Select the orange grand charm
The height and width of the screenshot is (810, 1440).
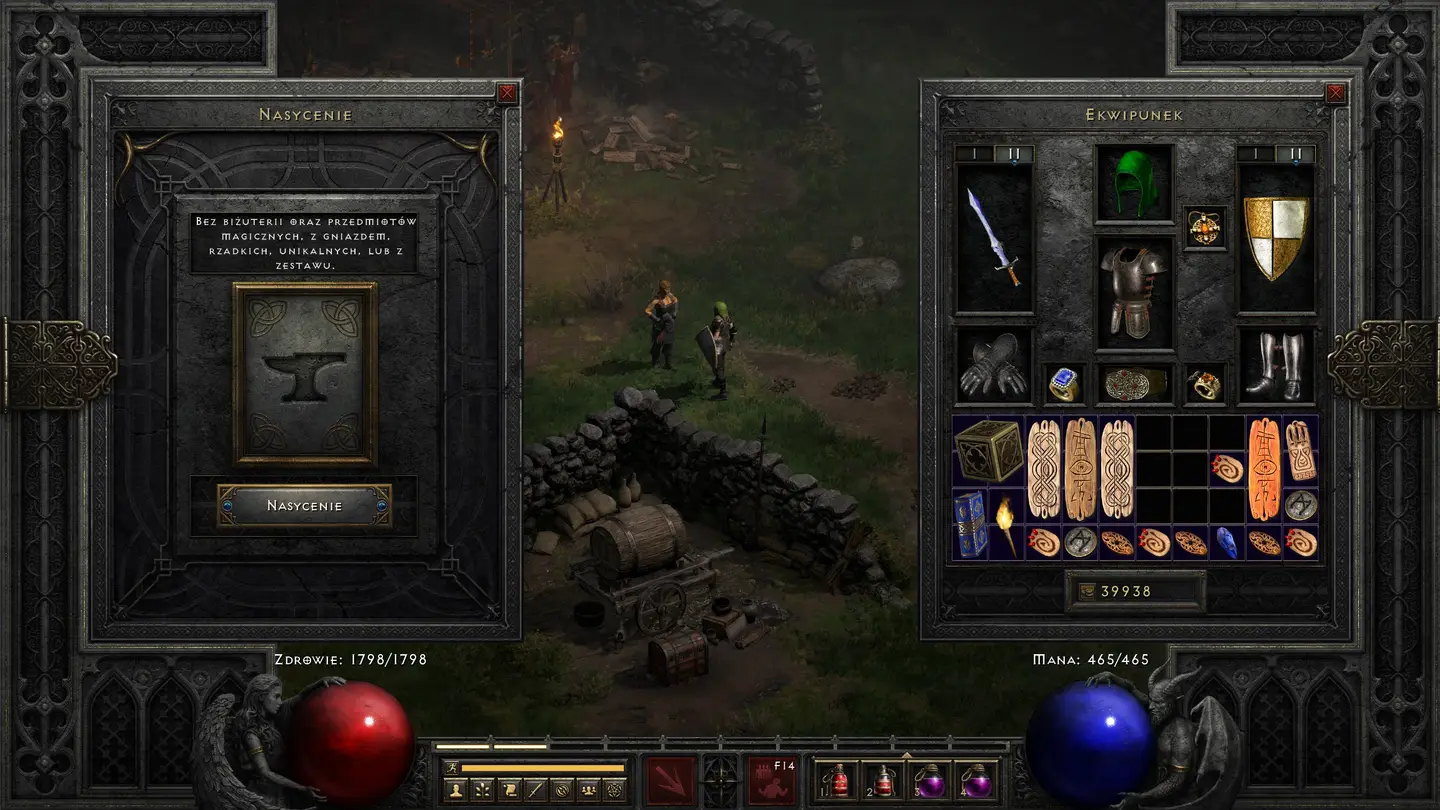point(1264,469)
